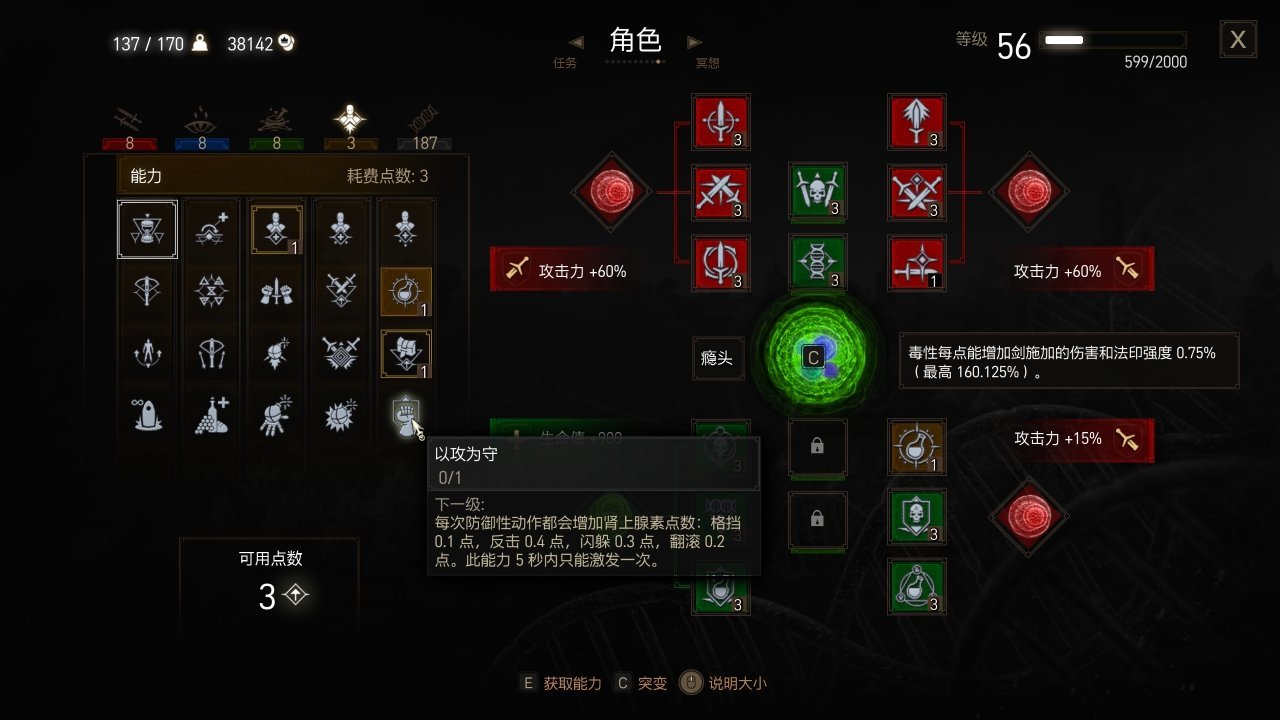Select the equipped crossed-swords combat skill slot
This screenshot has height=720, width=1280.
722,194
